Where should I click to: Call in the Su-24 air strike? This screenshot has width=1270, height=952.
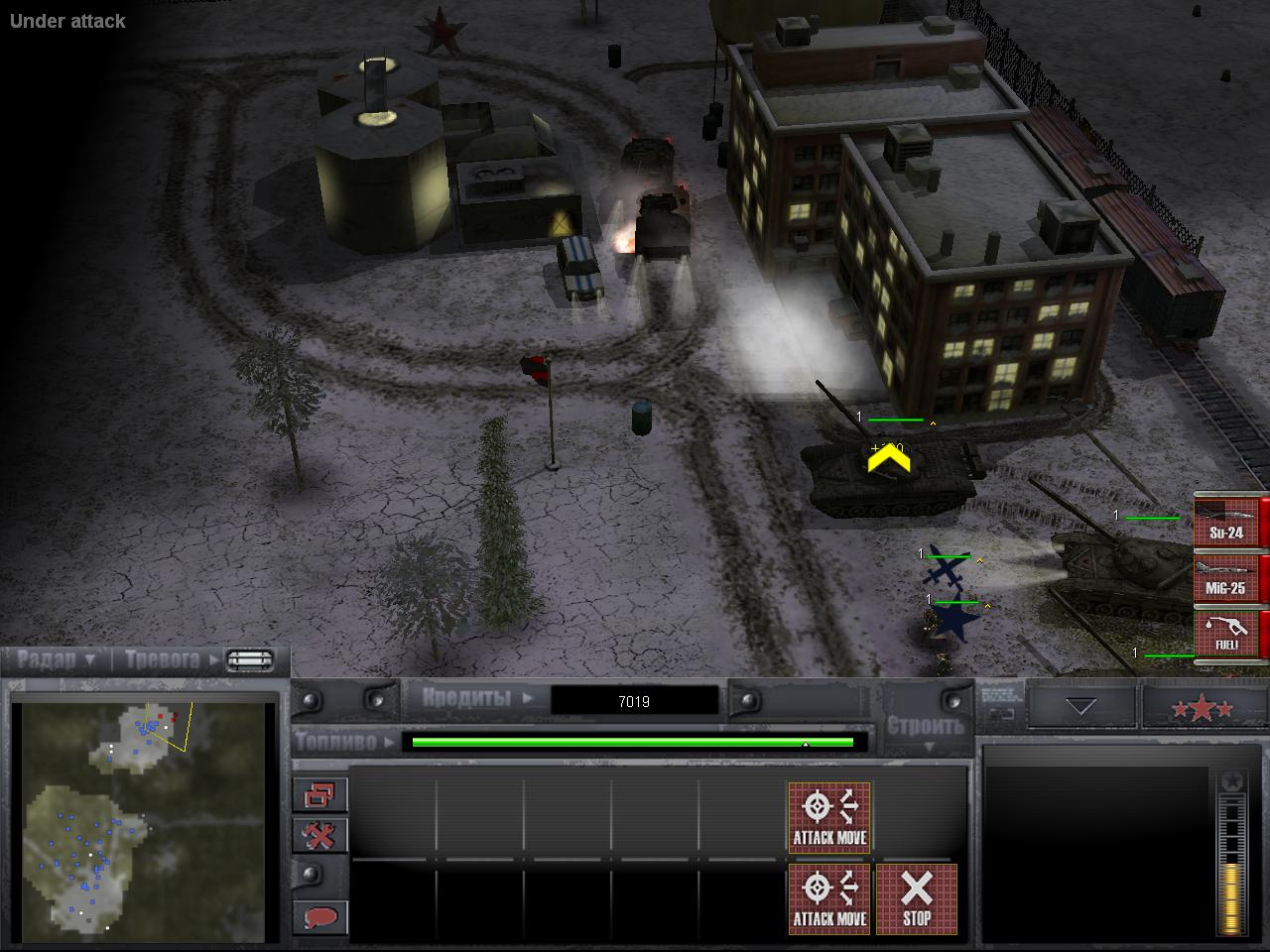coord(1226,522)
